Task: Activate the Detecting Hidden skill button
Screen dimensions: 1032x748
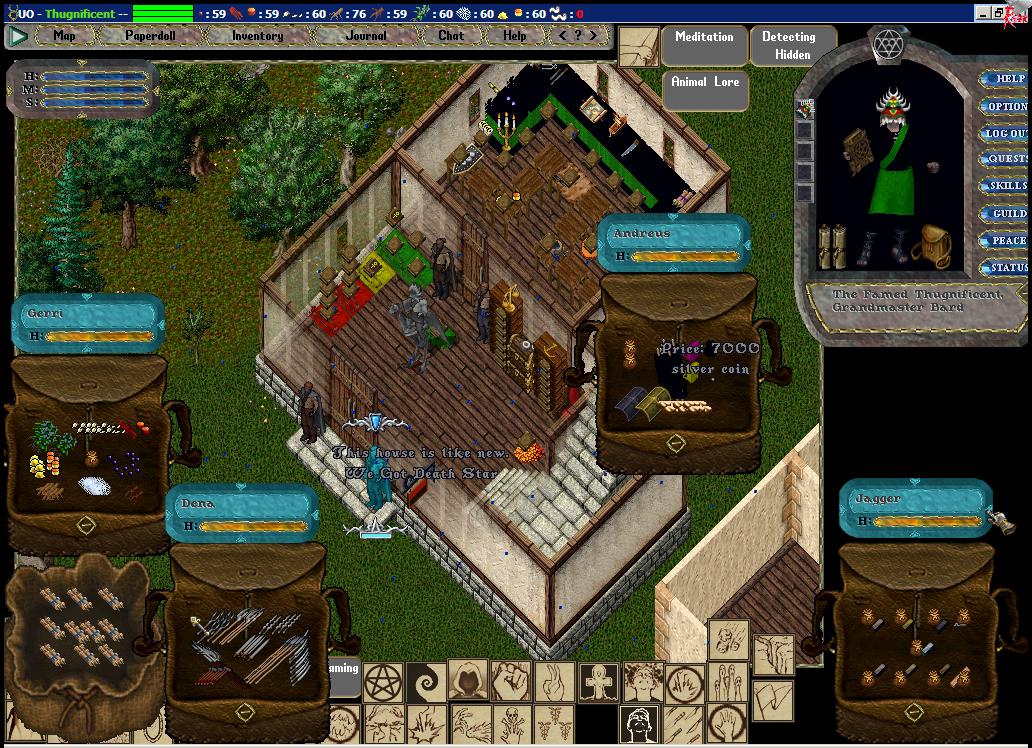Action: click(x=788, y=45)
